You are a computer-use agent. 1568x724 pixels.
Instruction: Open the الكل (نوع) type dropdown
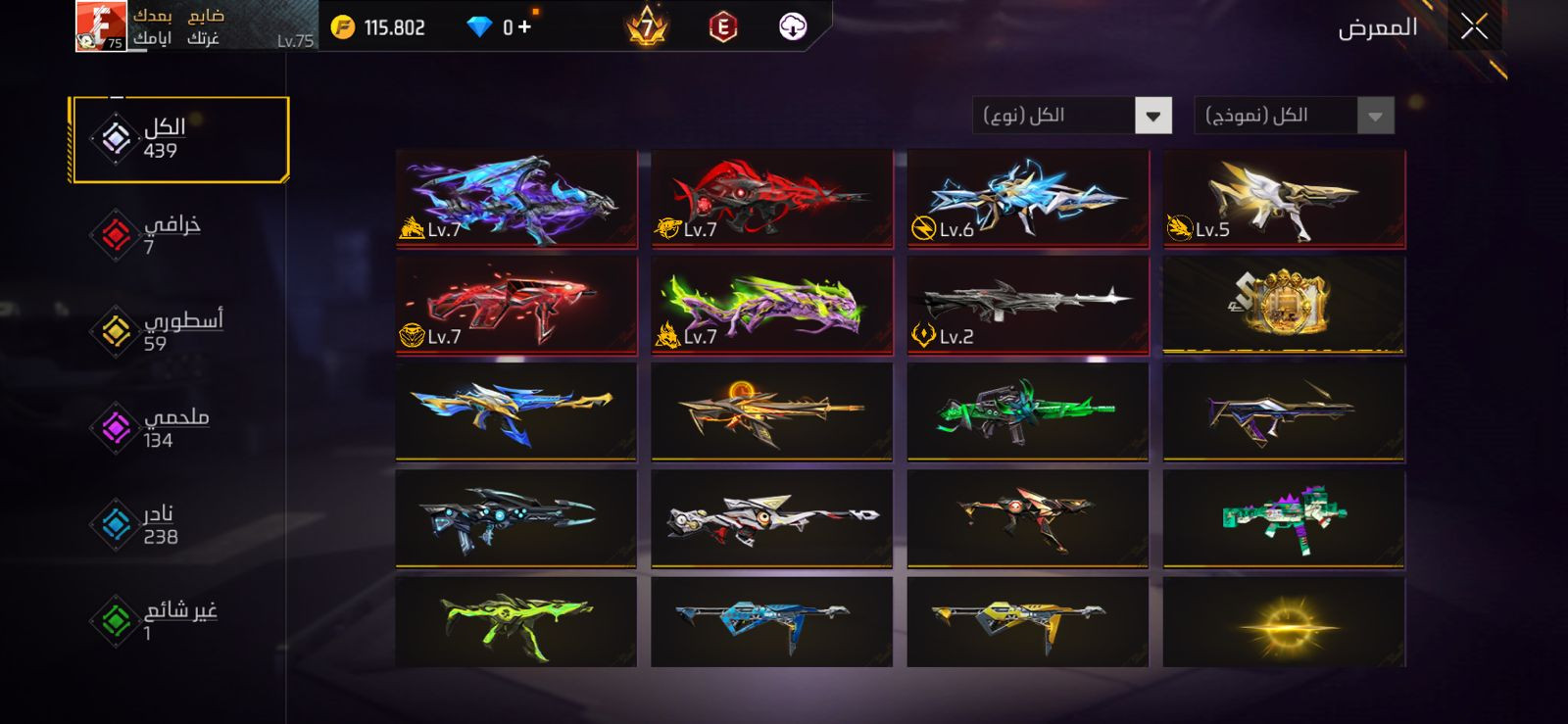pos(1152,116)
